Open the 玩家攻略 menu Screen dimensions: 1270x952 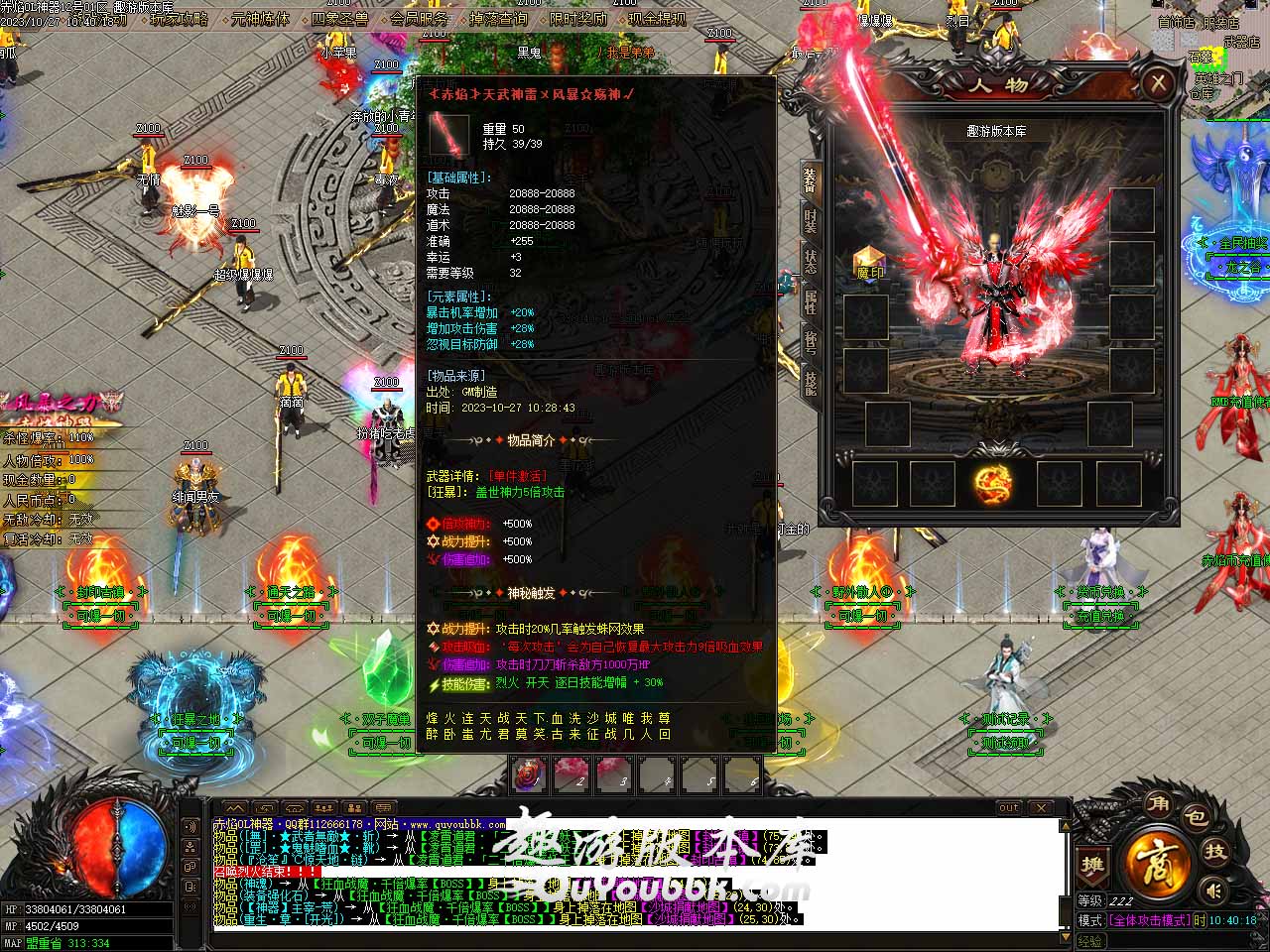pos(179,18)
